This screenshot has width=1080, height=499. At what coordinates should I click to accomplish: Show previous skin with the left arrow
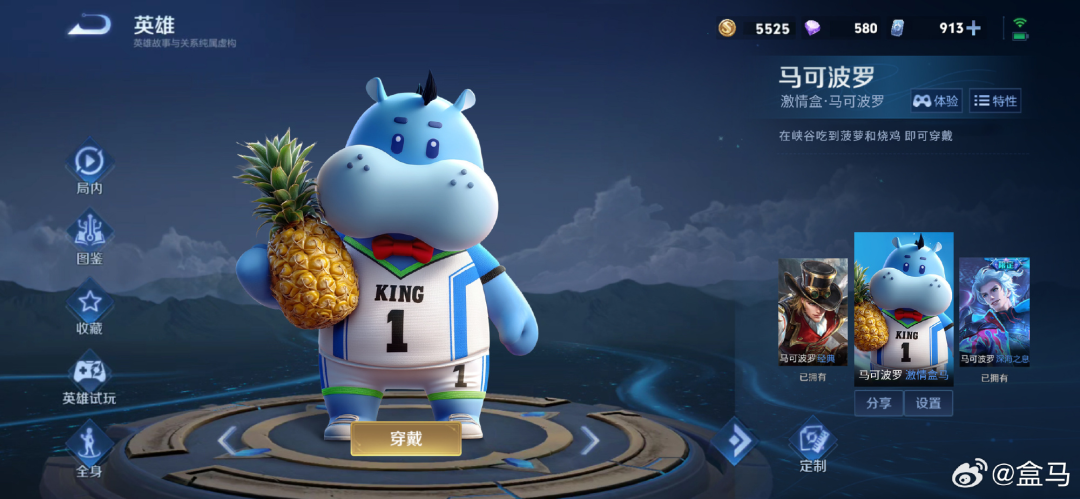pos(228,440)
